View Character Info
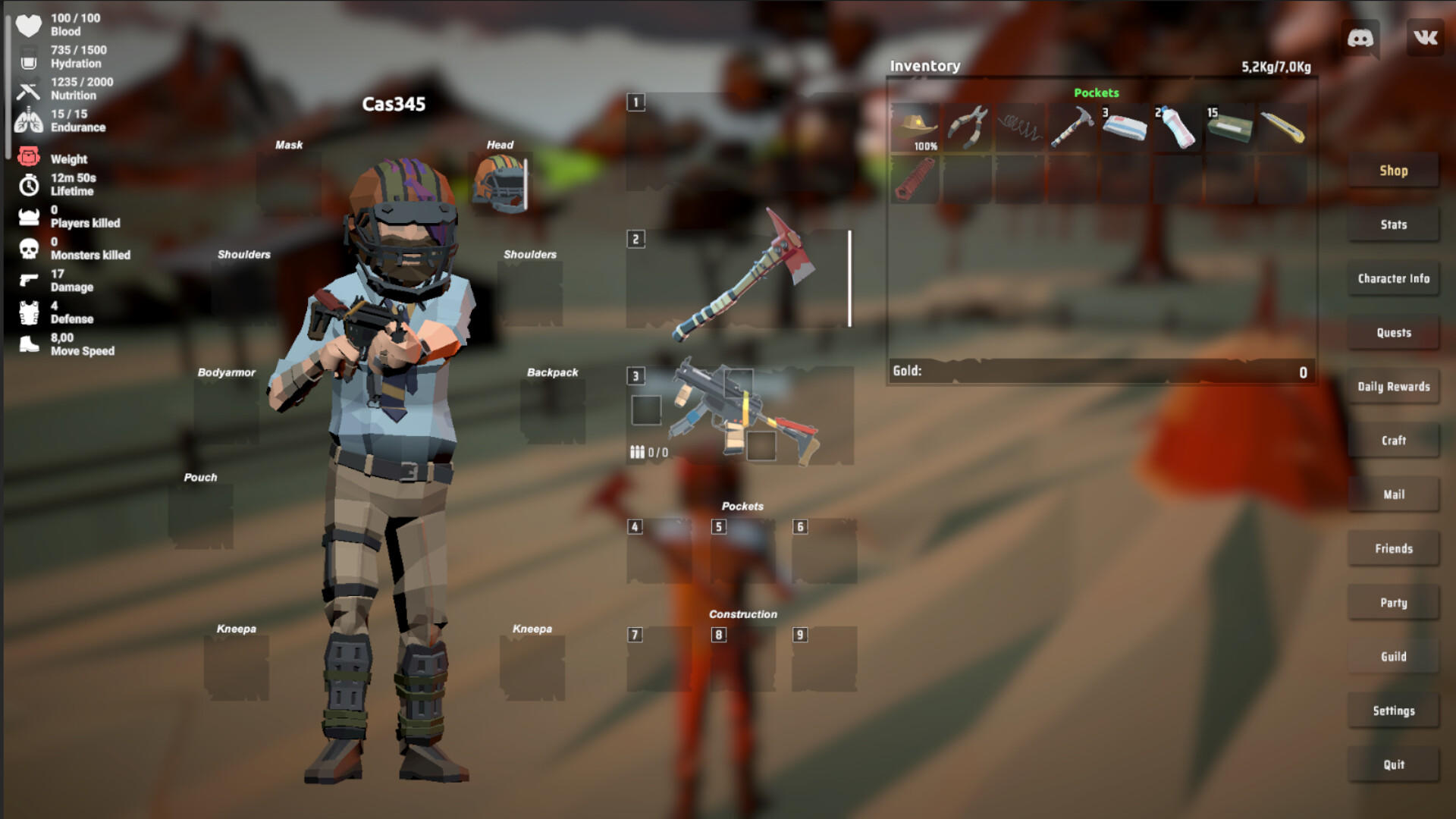Screen dimensions: 1456x819 [1393, 278]
